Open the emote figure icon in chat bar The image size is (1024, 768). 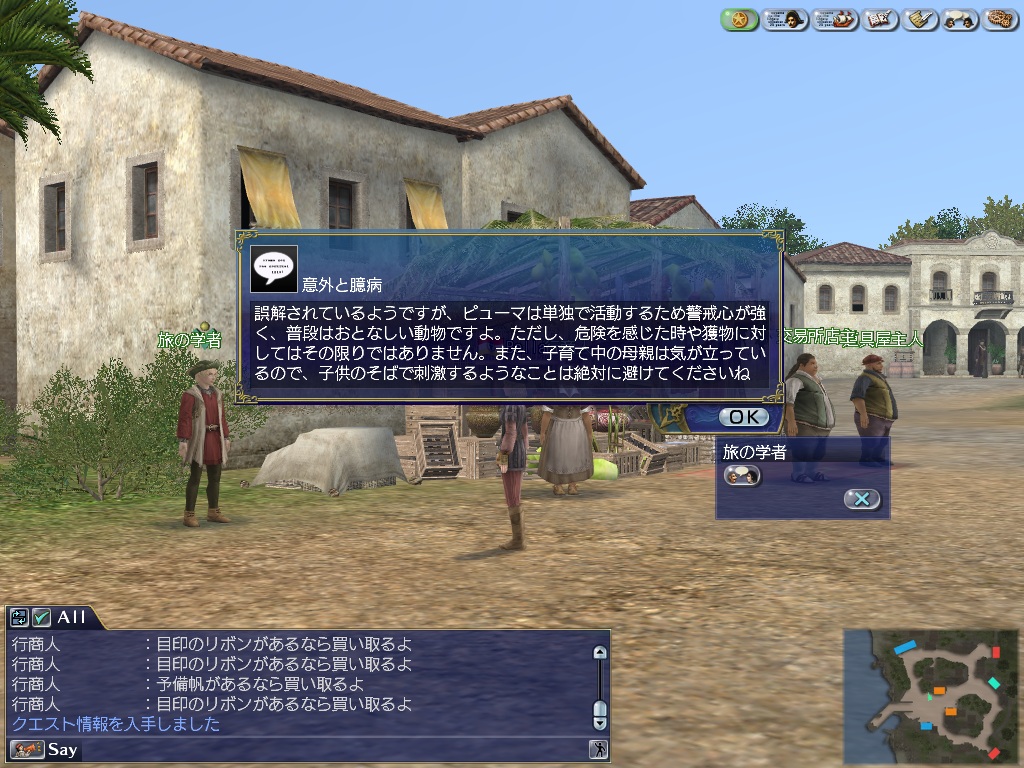[598, 749]
